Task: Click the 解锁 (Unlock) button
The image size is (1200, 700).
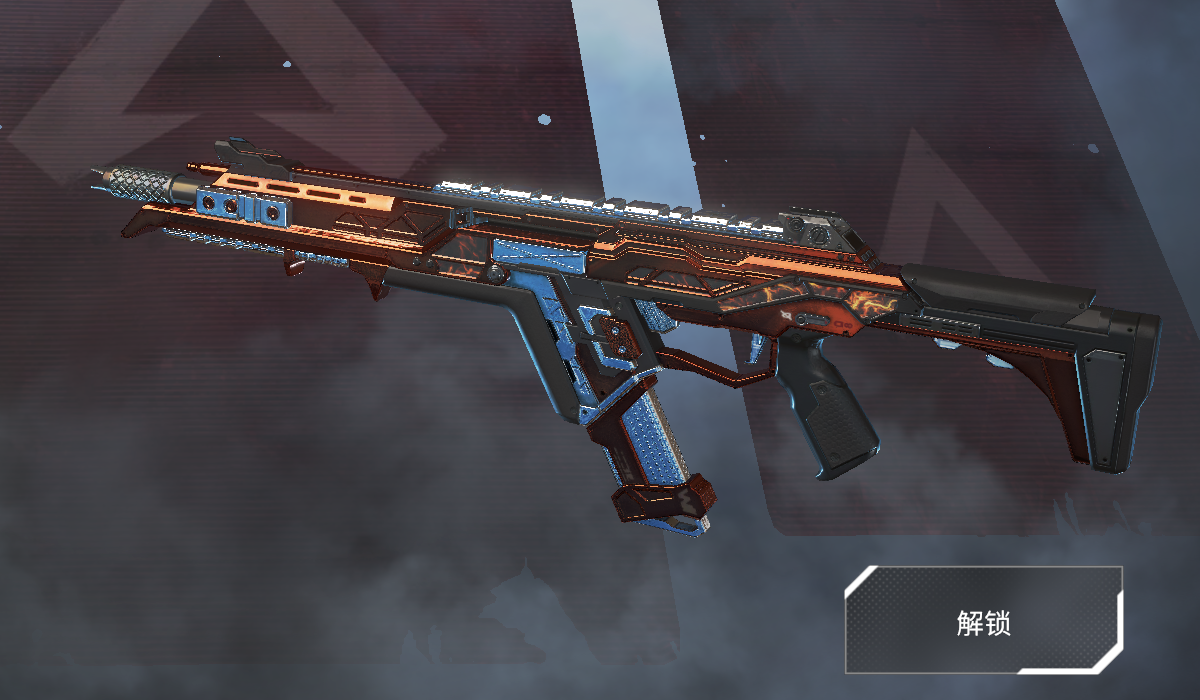Action: tap(983, 620)
